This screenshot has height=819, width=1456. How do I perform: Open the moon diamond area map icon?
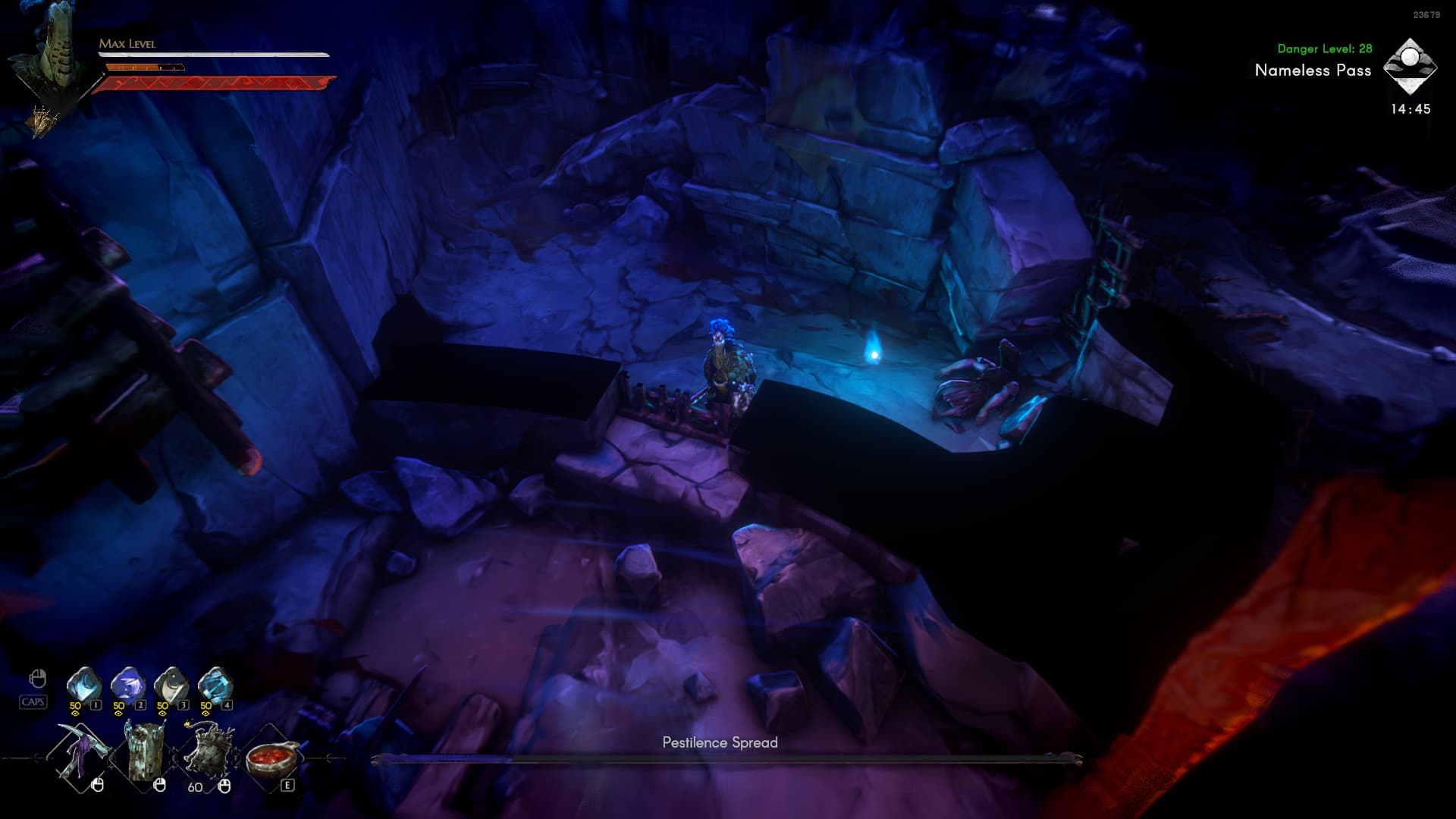pos(1410,67)
